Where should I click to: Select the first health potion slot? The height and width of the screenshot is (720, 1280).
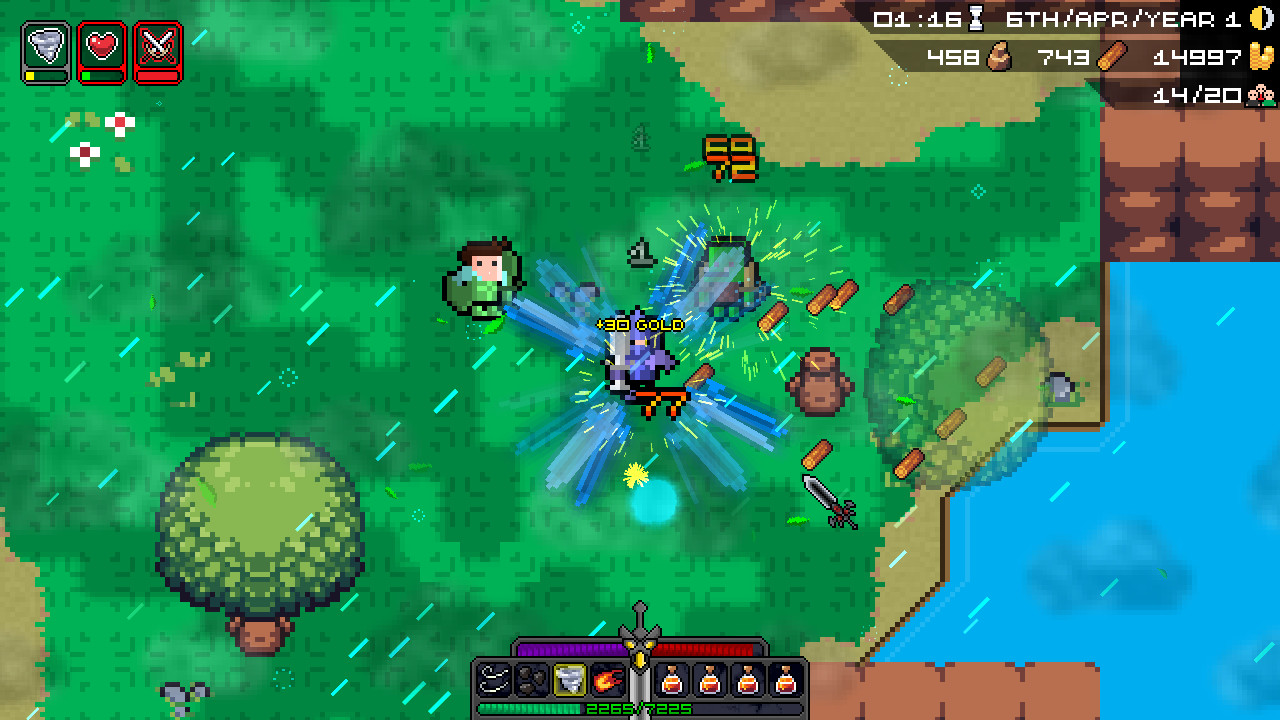click(x=672, y=680)
